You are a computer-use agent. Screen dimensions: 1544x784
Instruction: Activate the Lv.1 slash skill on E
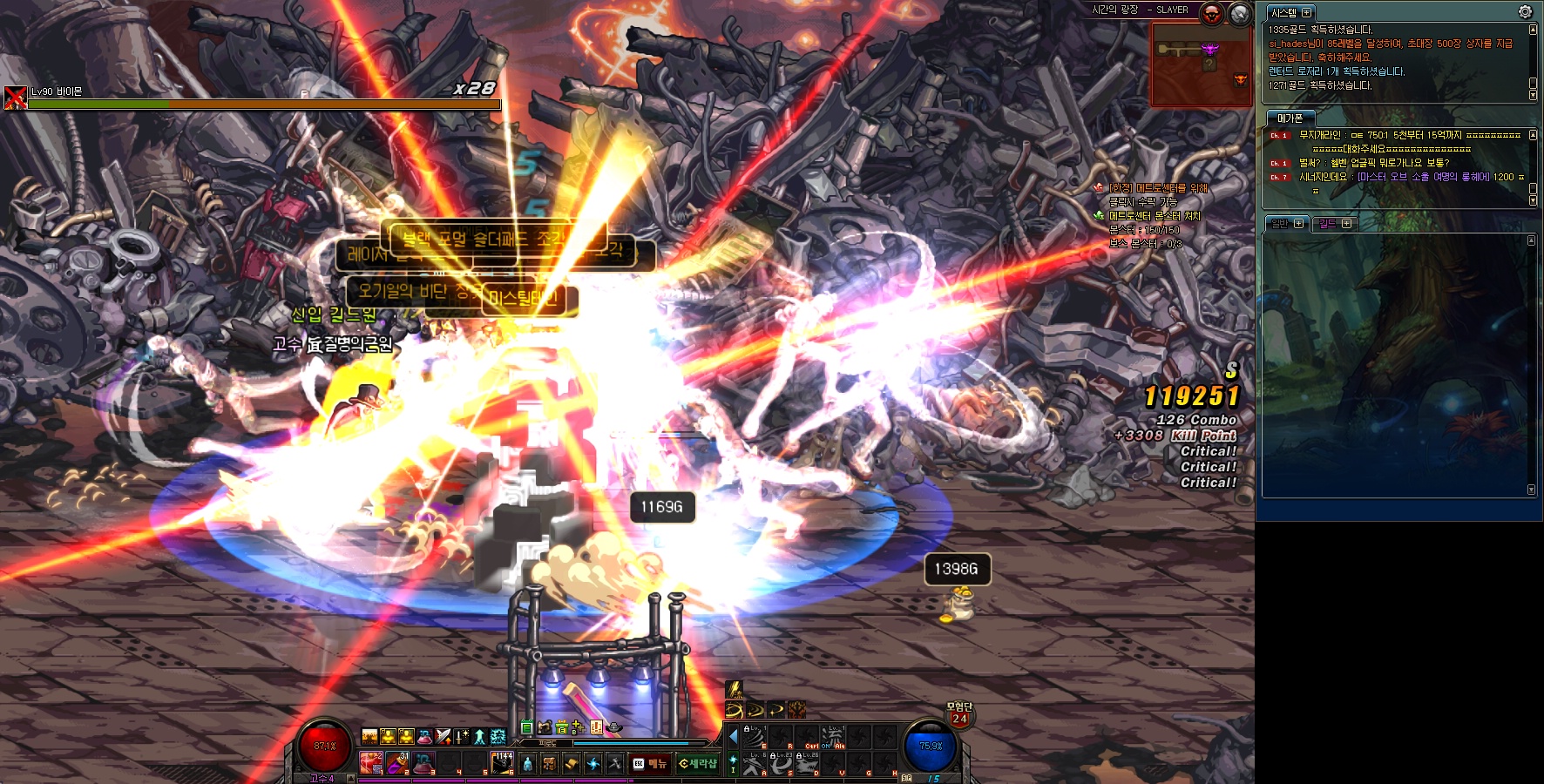pos(754,737)
